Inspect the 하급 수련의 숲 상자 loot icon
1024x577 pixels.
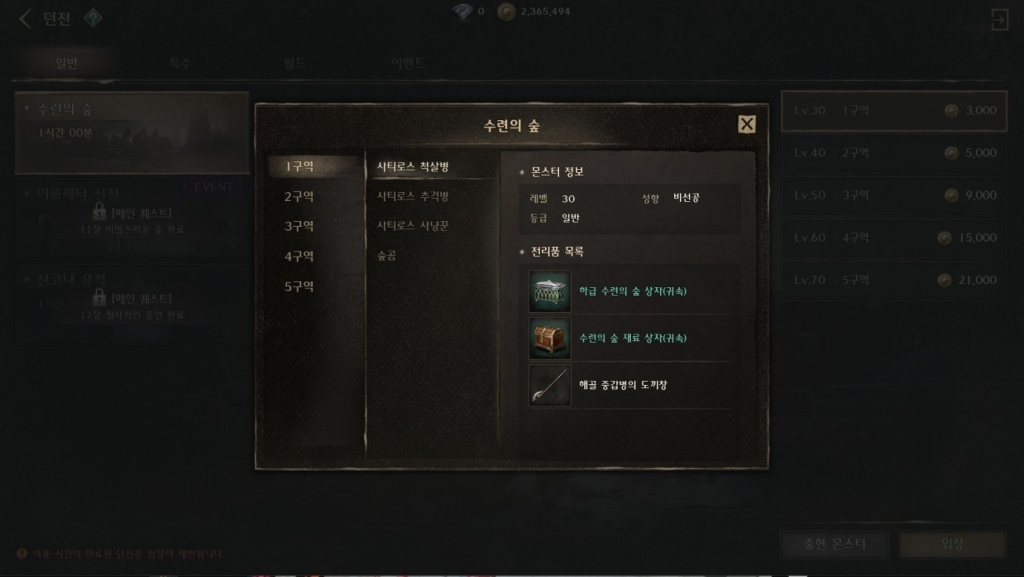[x=550, y=291]
